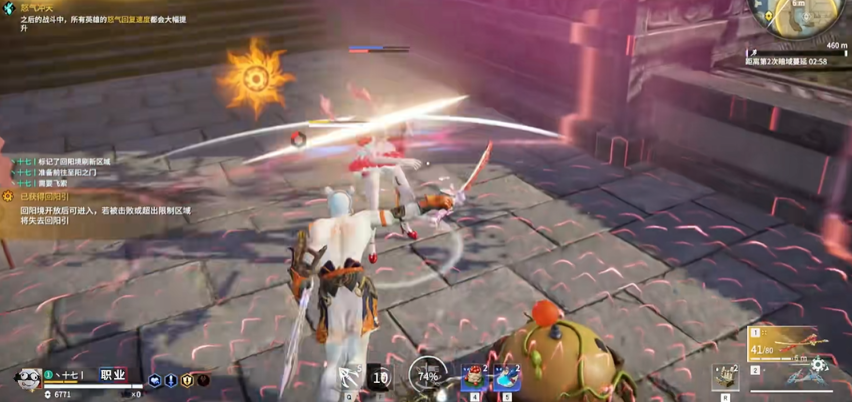Use the hand item in slot R
This screenshot has width=852, height=402.
726,377
